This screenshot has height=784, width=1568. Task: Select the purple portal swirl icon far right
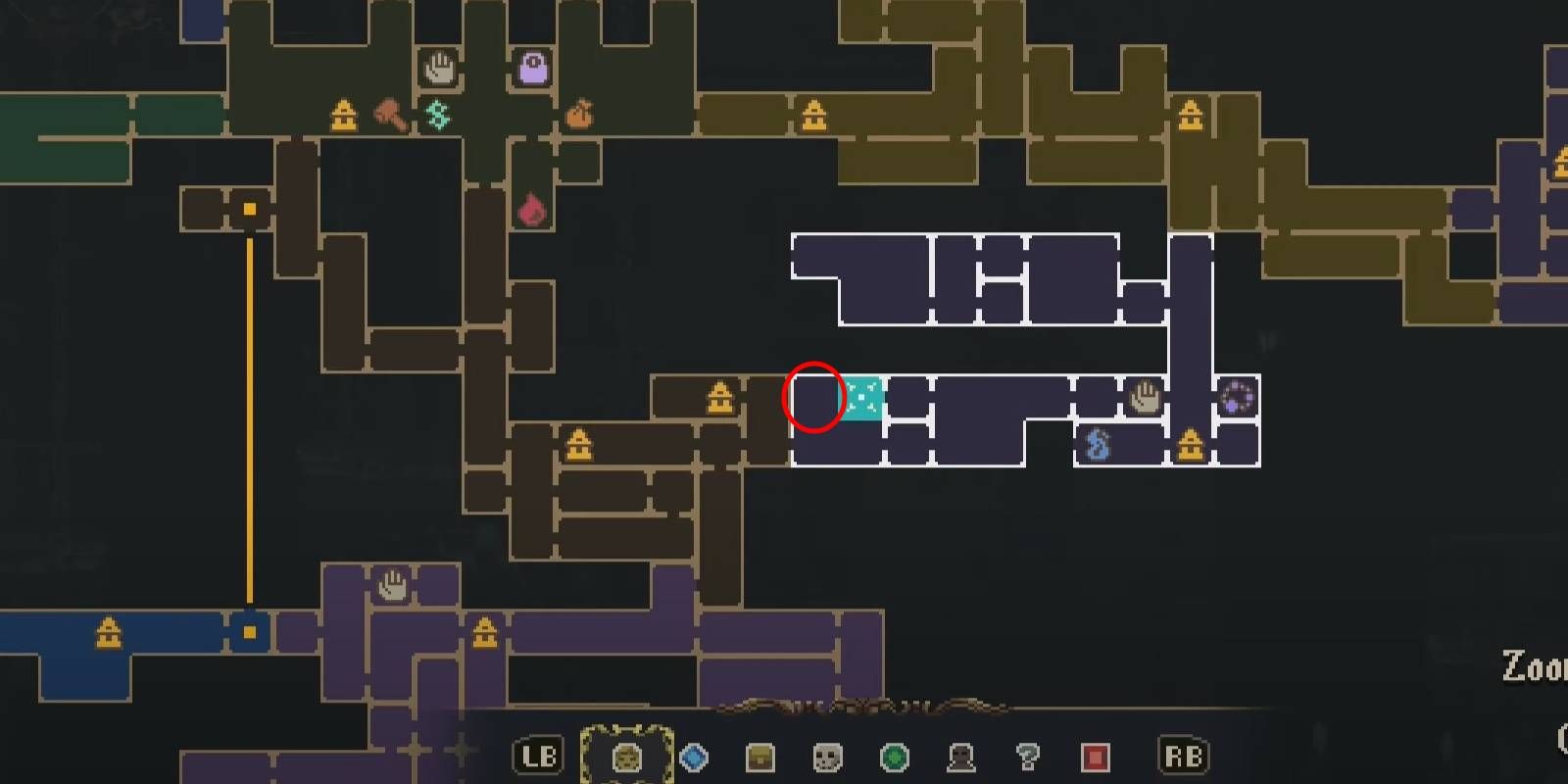[x=1237, y=397]
